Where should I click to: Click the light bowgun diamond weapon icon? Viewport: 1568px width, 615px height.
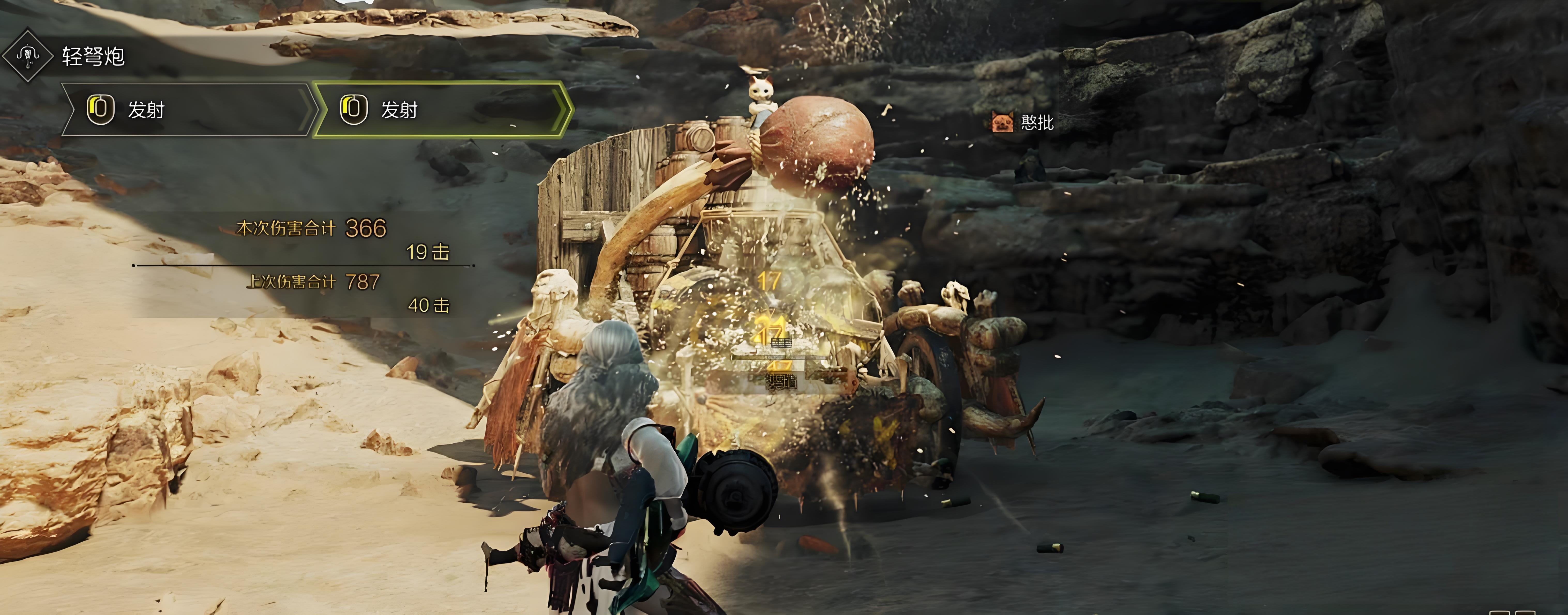pyautogui.click(x=27, y=56)
